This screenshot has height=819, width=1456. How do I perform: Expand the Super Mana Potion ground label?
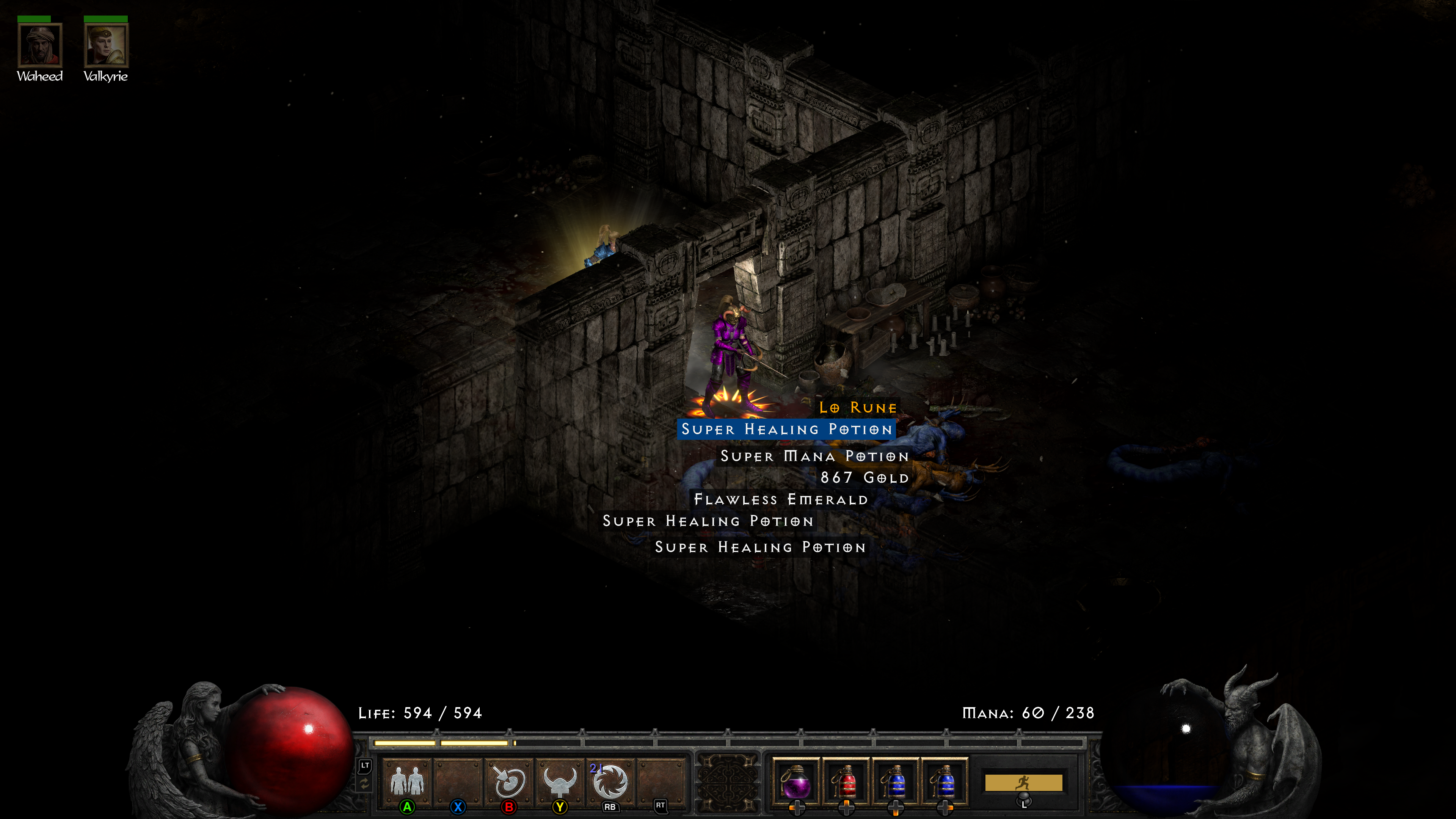pos(814,456)
